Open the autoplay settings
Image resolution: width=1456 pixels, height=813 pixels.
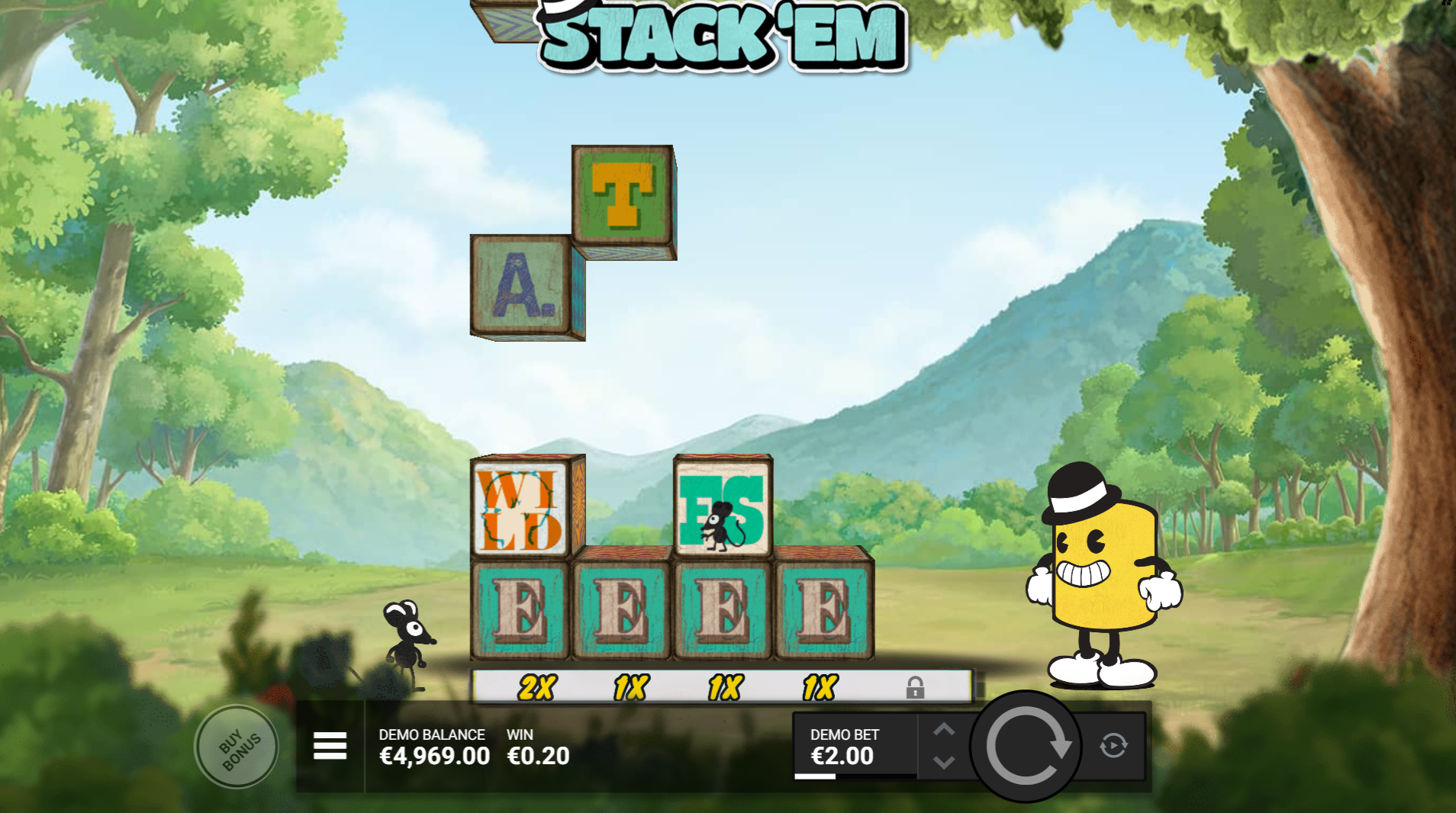[1113, 745]
